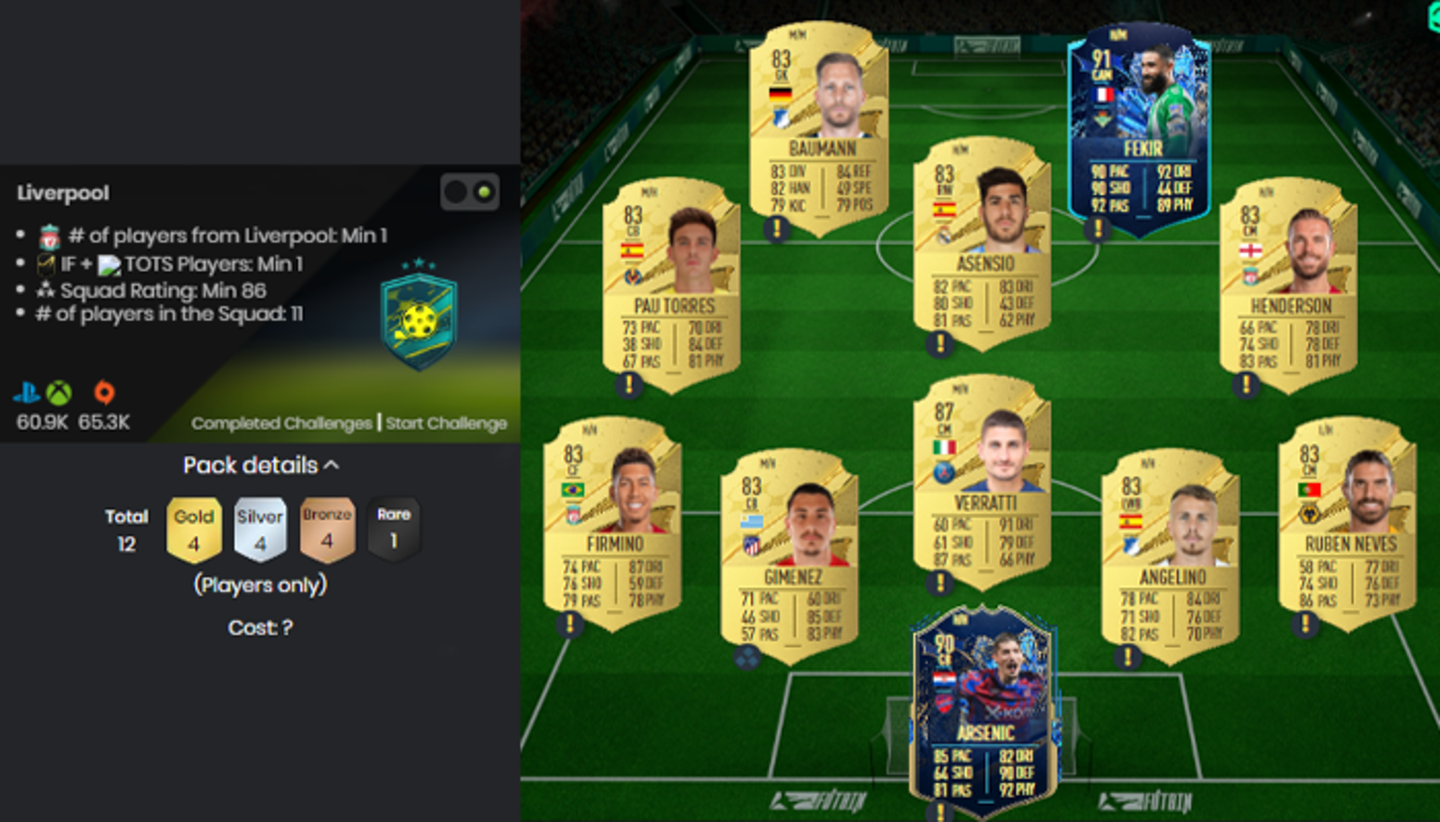Viewport: 1440px width, 822px height.
Task: Click the TOTS icon in the requirements line
Action: click(x=108, y=264)
